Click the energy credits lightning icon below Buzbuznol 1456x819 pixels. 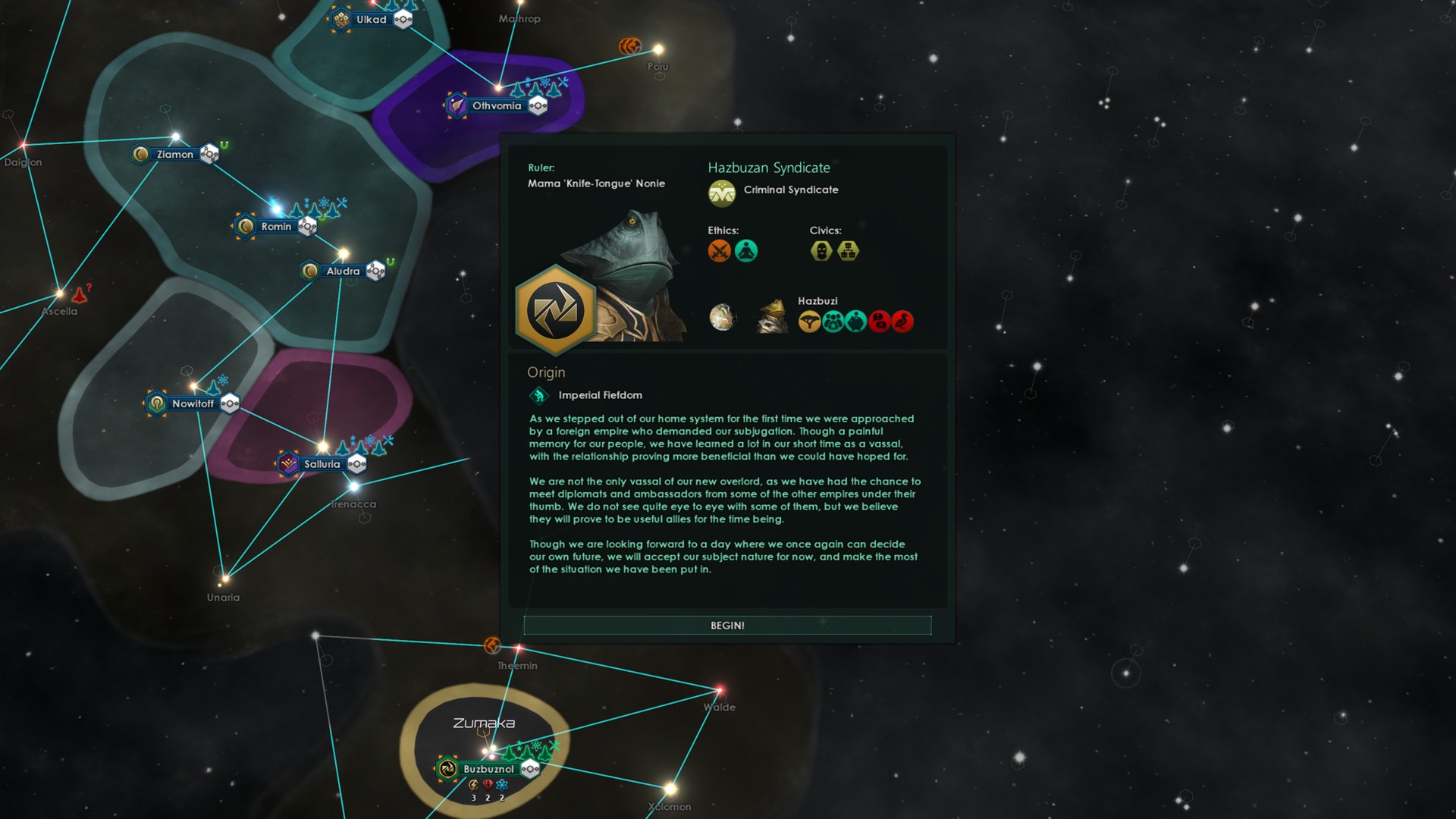point(473,786)
